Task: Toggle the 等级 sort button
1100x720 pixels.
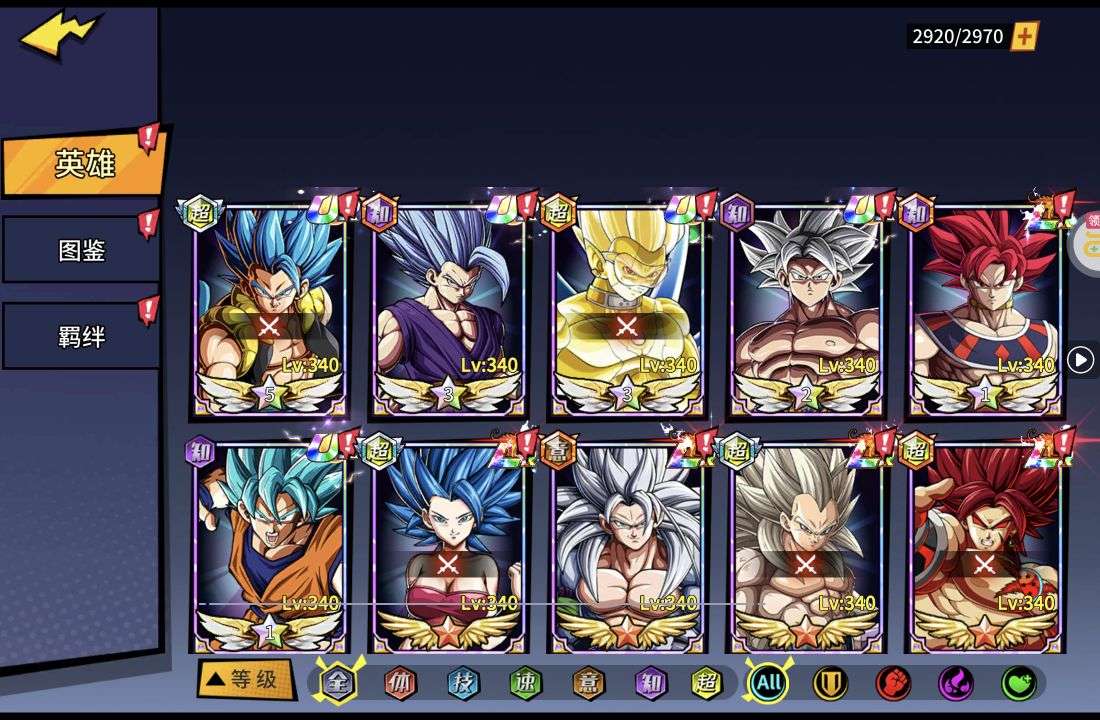Action: pos(246,681)
